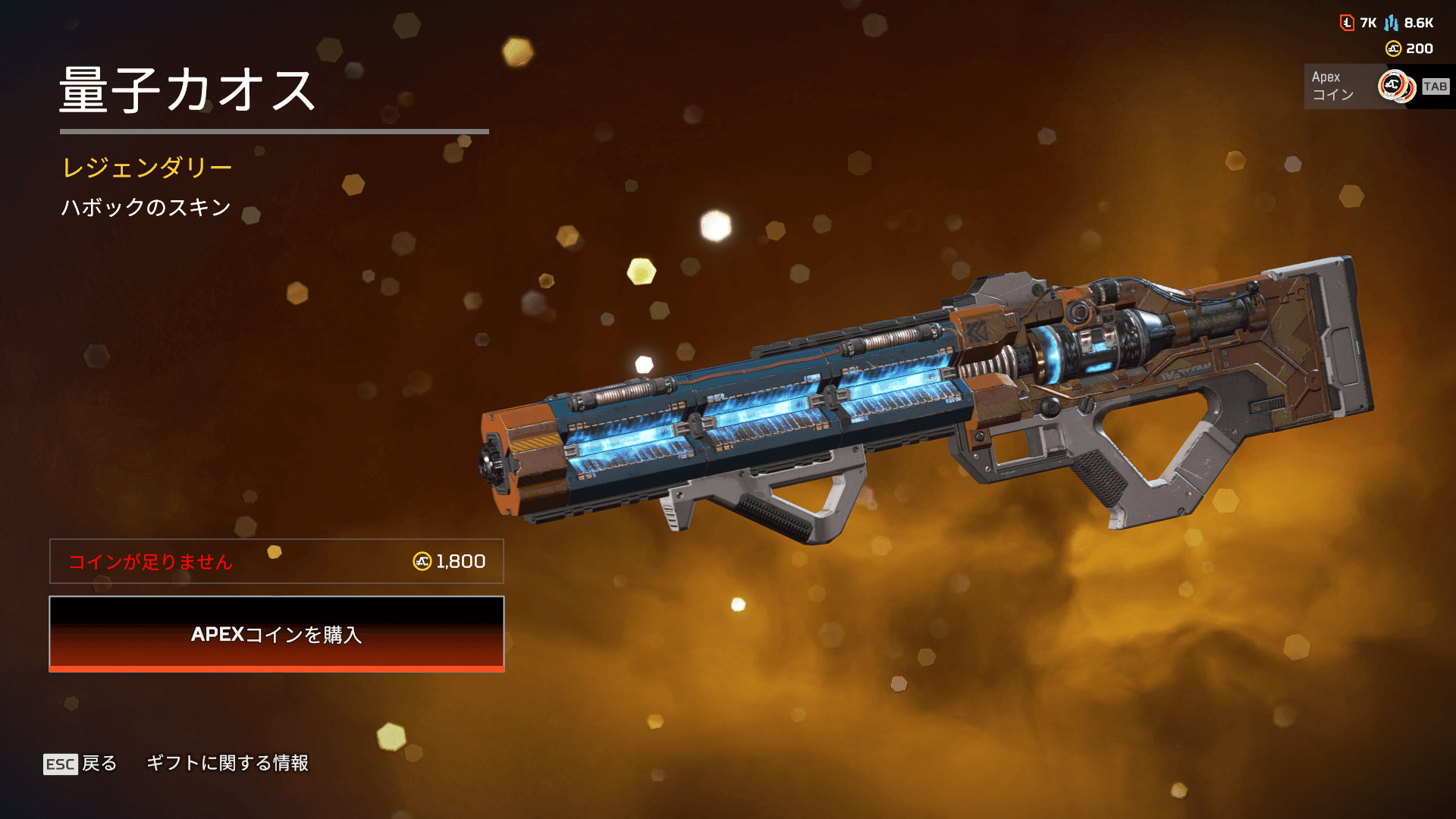Screen dimensions: 1456x819
Task: Go back with the 戻る button
Action: (80, 763)
